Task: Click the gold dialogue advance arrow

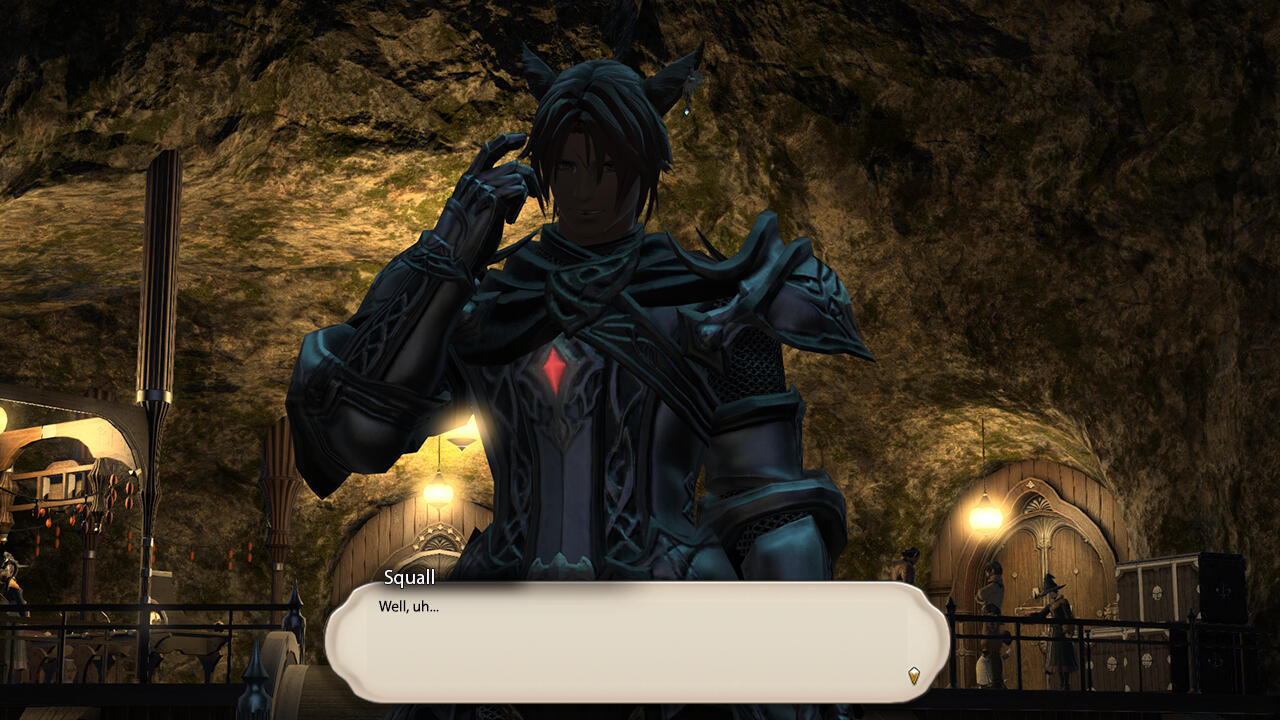Action: coord(913,675)
